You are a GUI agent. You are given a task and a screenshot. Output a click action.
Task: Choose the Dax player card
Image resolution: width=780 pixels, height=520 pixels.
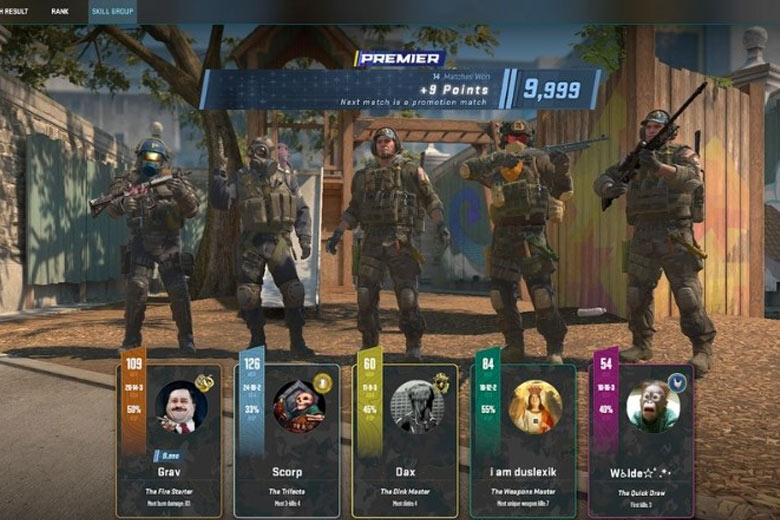404,440
